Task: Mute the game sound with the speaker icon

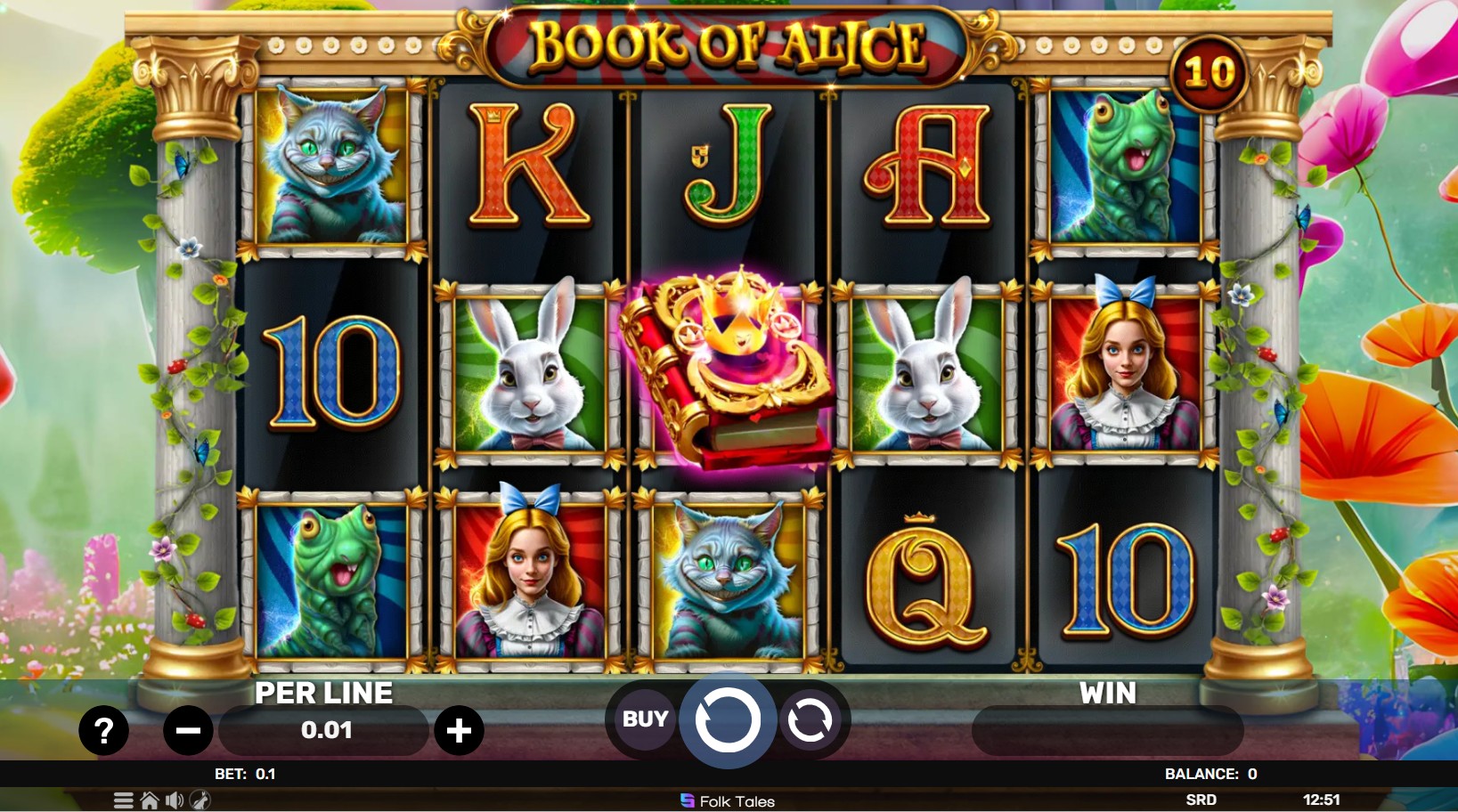Action: [x=174, y=800]
